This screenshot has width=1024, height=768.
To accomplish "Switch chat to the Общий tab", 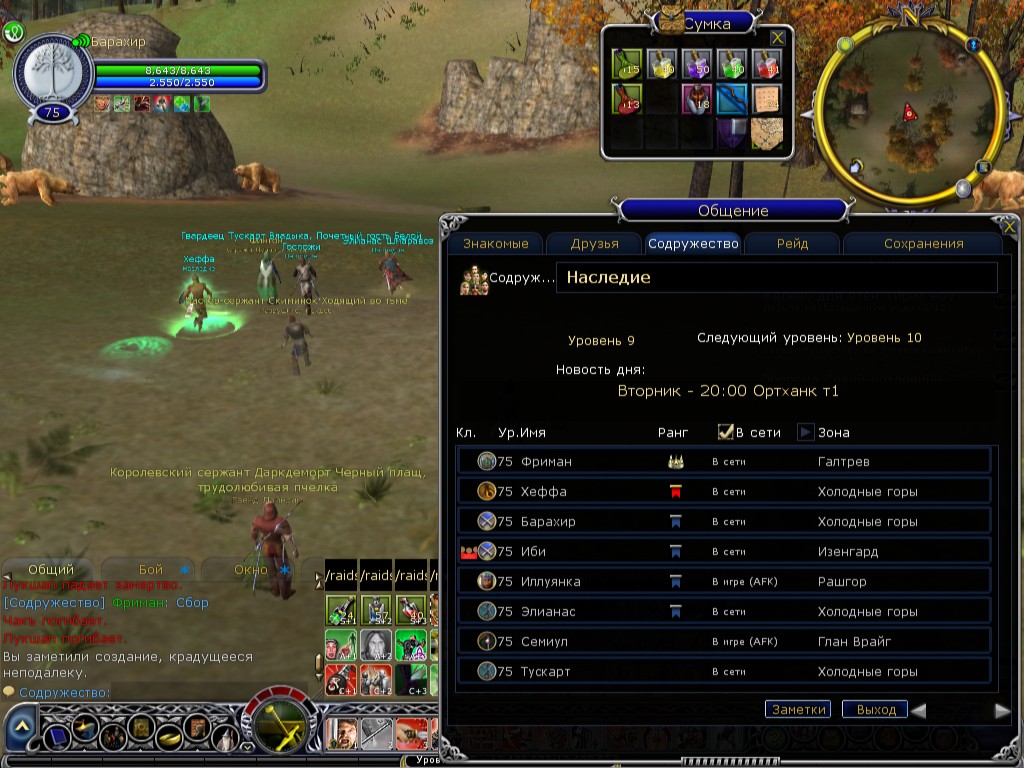I will 50,569.
